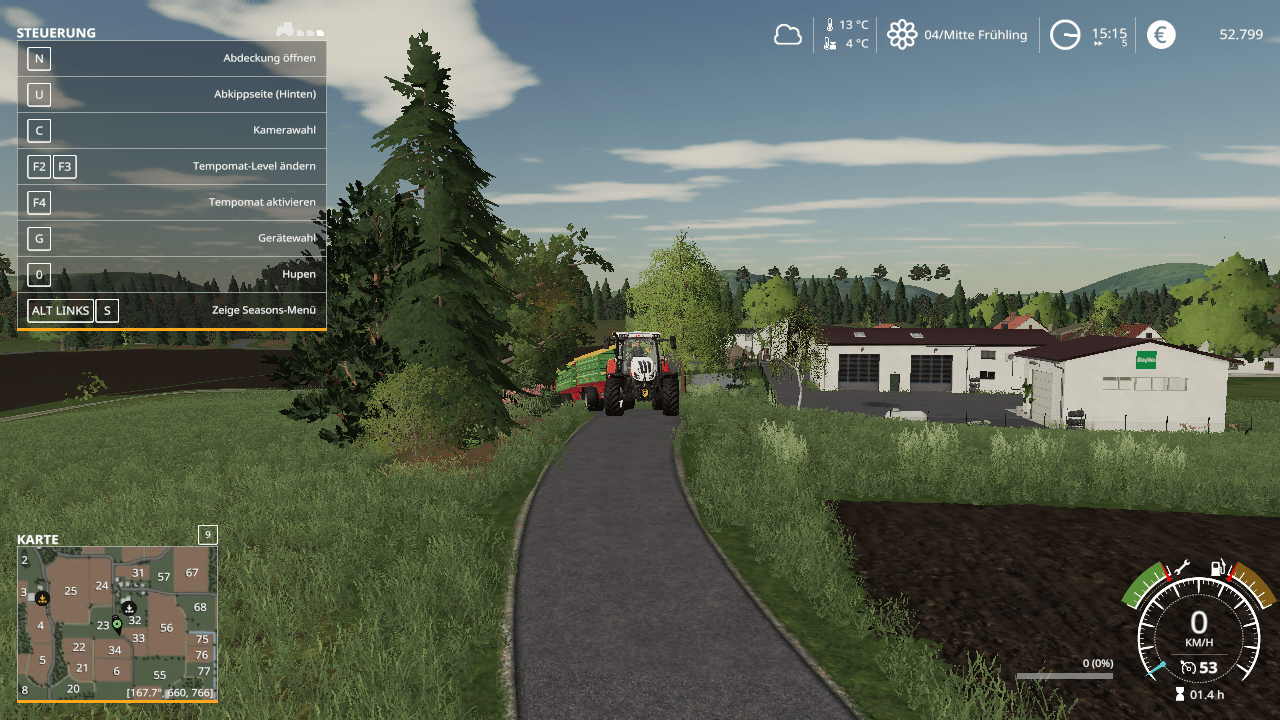The width and height of the screenshot is (1280, 720).
Task: Click the tractor icon above the controls panel
Action: [x=285, y=30]
